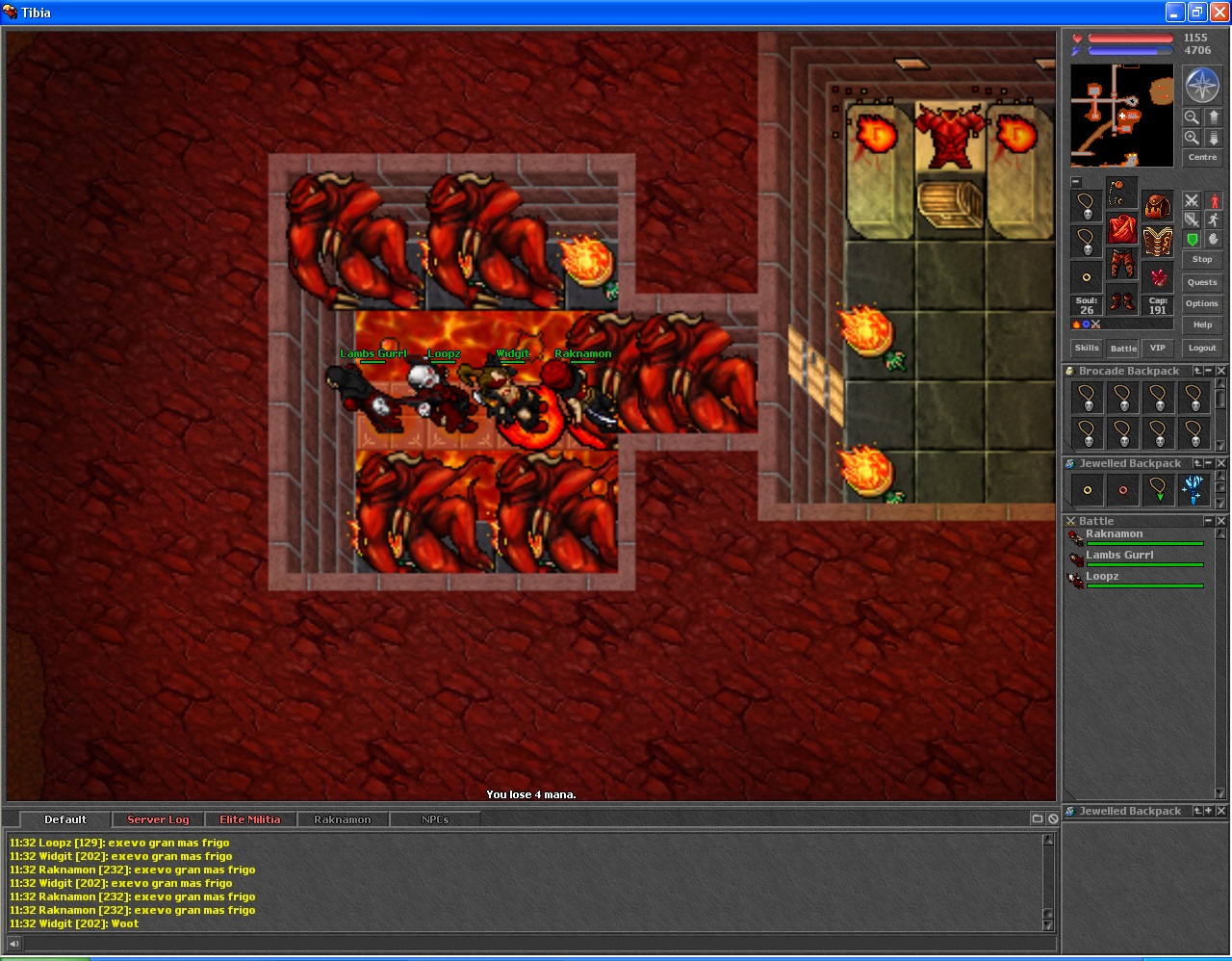This screenshot has height=961, width=1232.
Task: Close the Brocade Backpack window
Action: tap(1221, 371)
